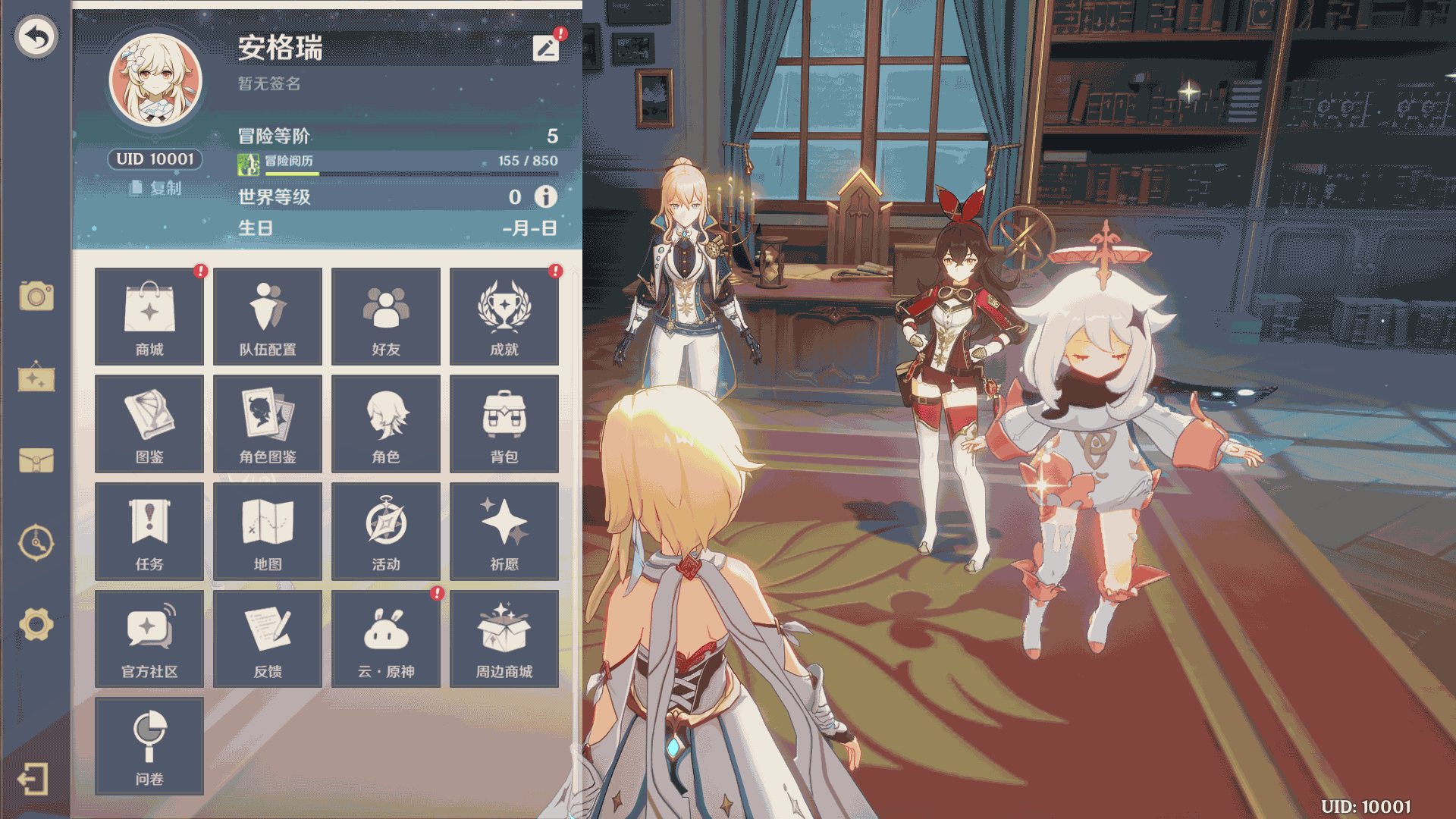Open the 角色 character screen
This screenshot has width=1456, height=819.
[386, 424]
